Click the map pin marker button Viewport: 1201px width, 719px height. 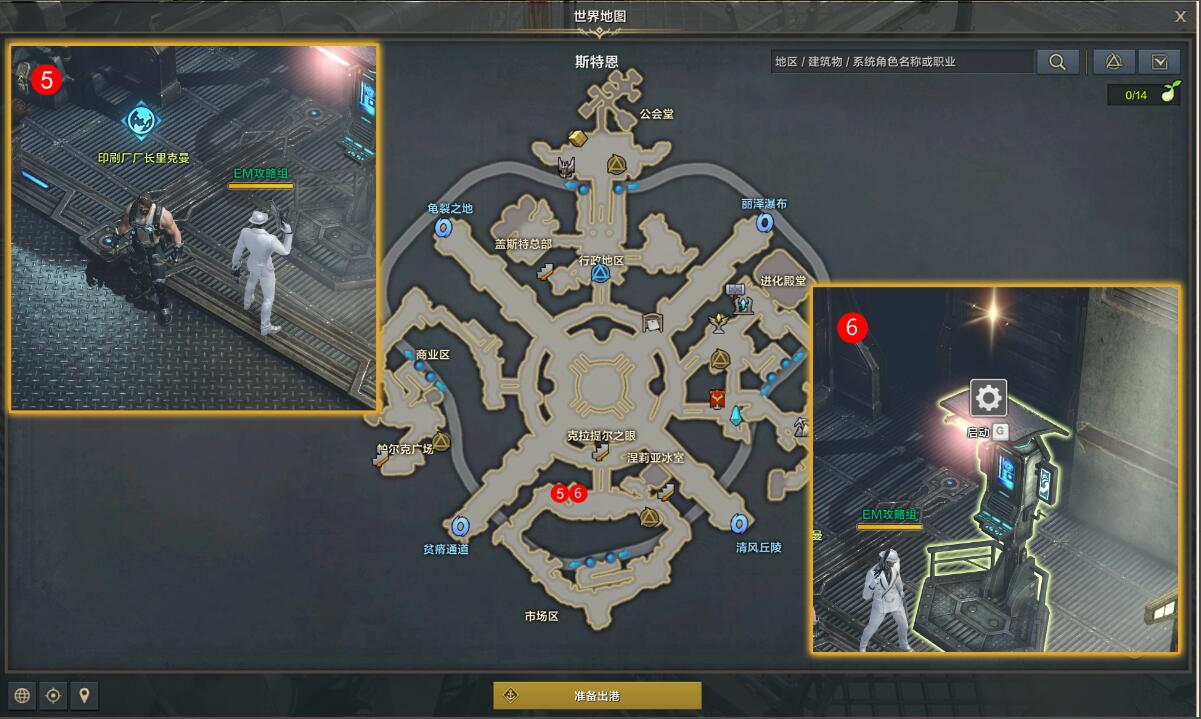[84, 695]
